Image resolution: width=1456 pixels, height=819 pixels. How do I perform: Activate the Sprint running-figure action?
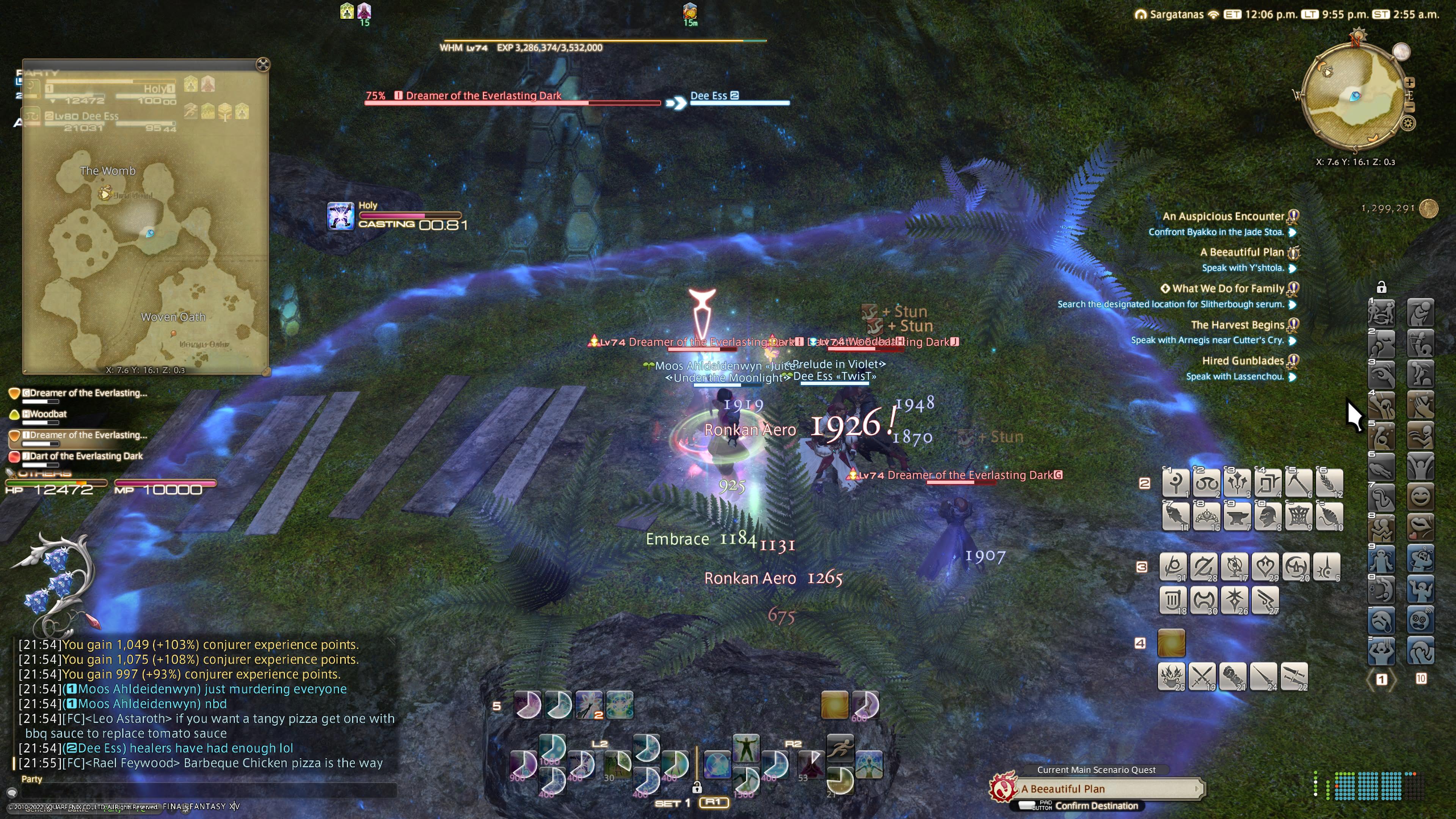[x=840, y=748]
